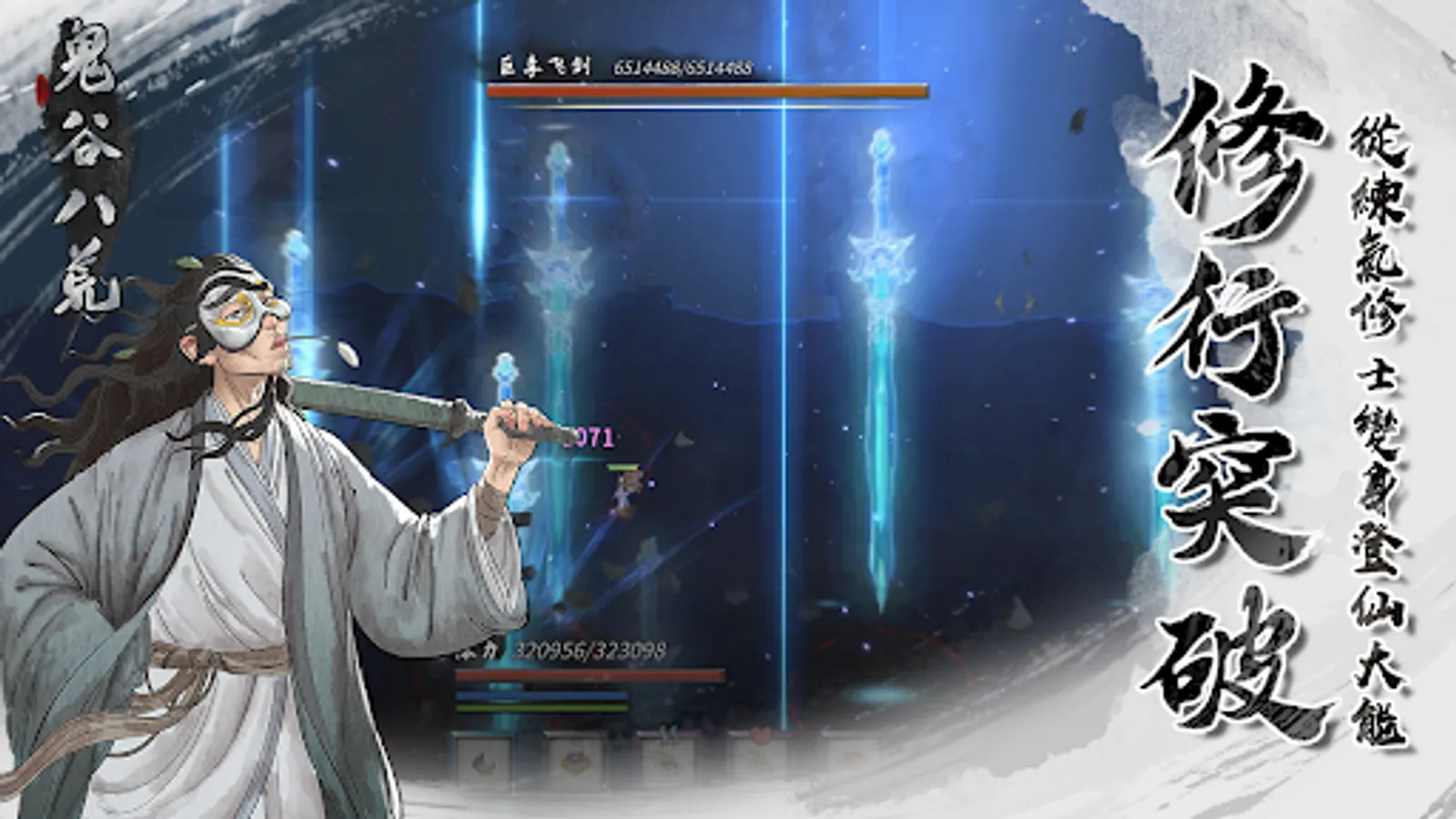Viewport: 1456px width, 819px height.
Task: Tap the rightmost glowing blue sword
Action: [x=881, y=364]
